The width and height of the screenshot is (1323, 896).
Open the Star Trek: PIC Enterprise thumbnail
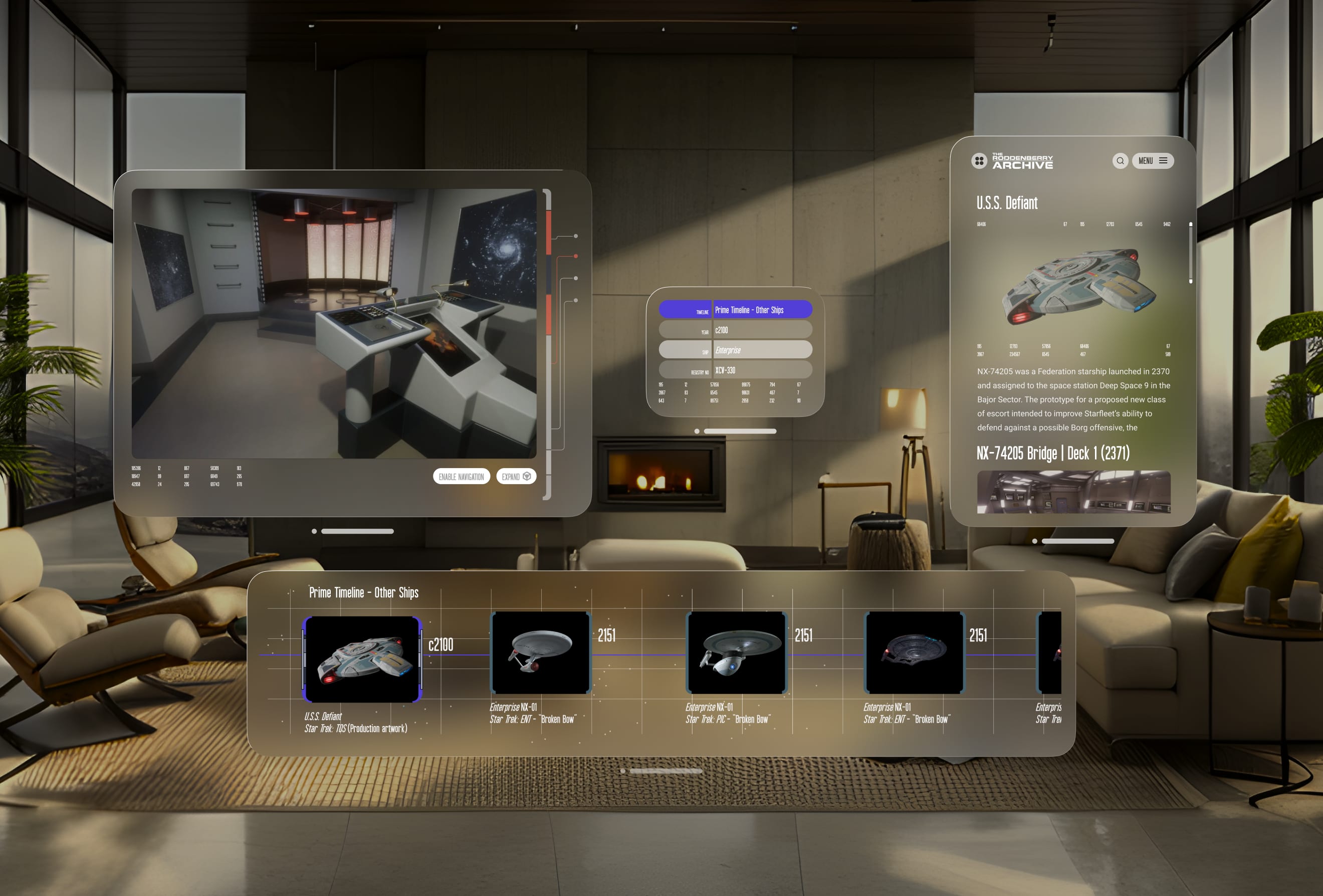click(737, 653)
